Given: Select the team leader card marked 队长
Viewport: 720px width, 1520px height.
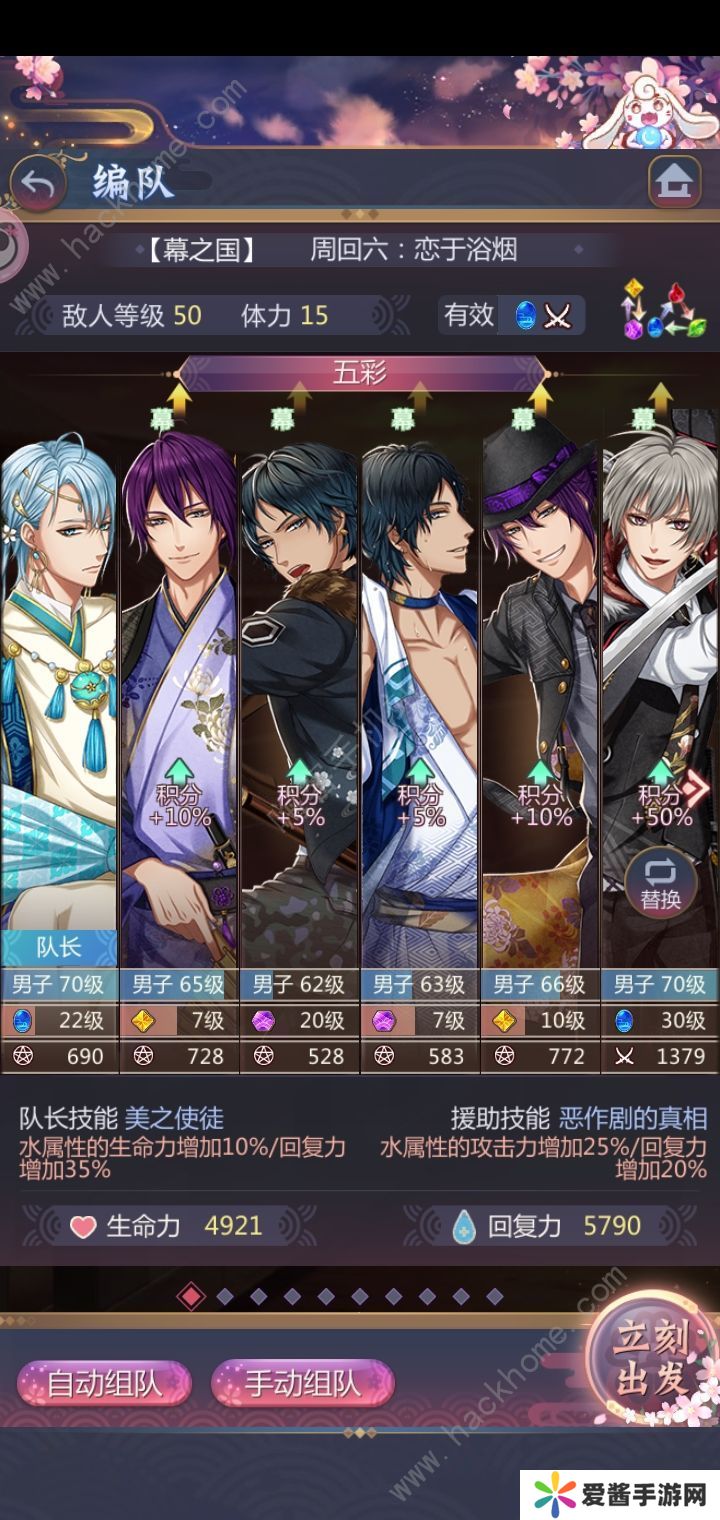Looking at the screenshot, I should (x=59, y=700).
